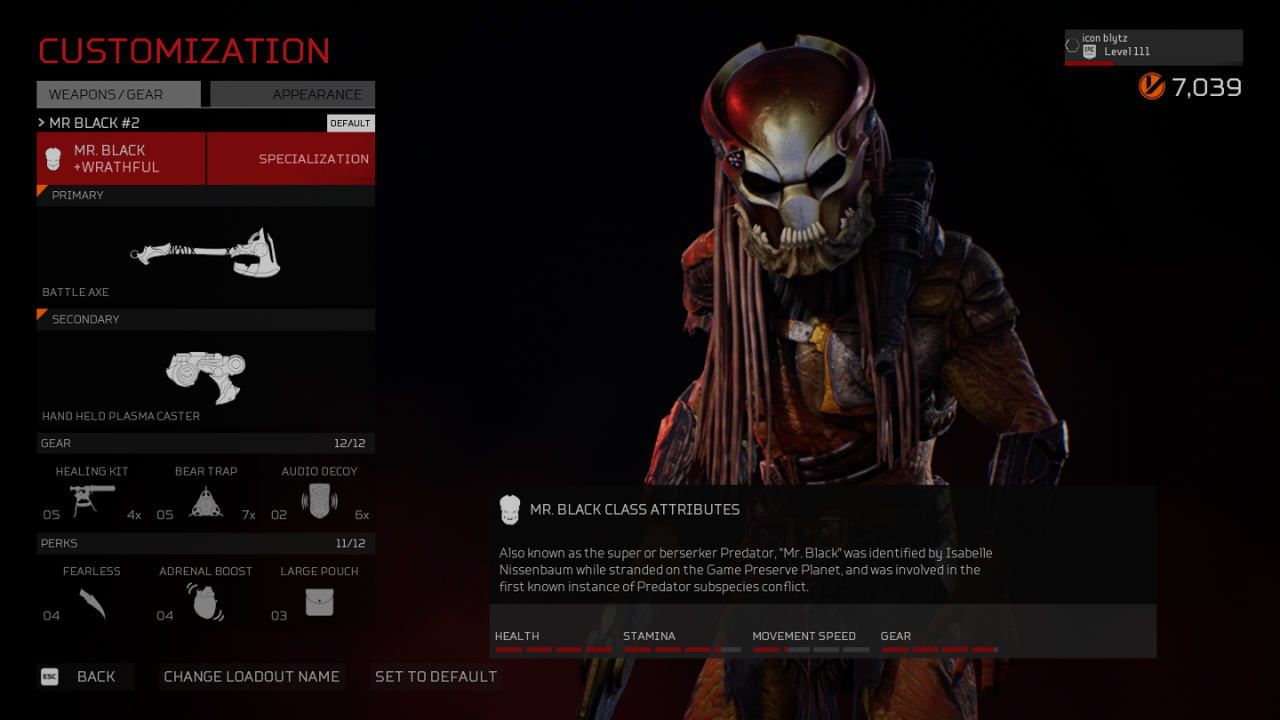The height and width of the screenshot is (720, 1280).
Task: Select the Hand Held Plasma Caster slot
Action: 206,378
